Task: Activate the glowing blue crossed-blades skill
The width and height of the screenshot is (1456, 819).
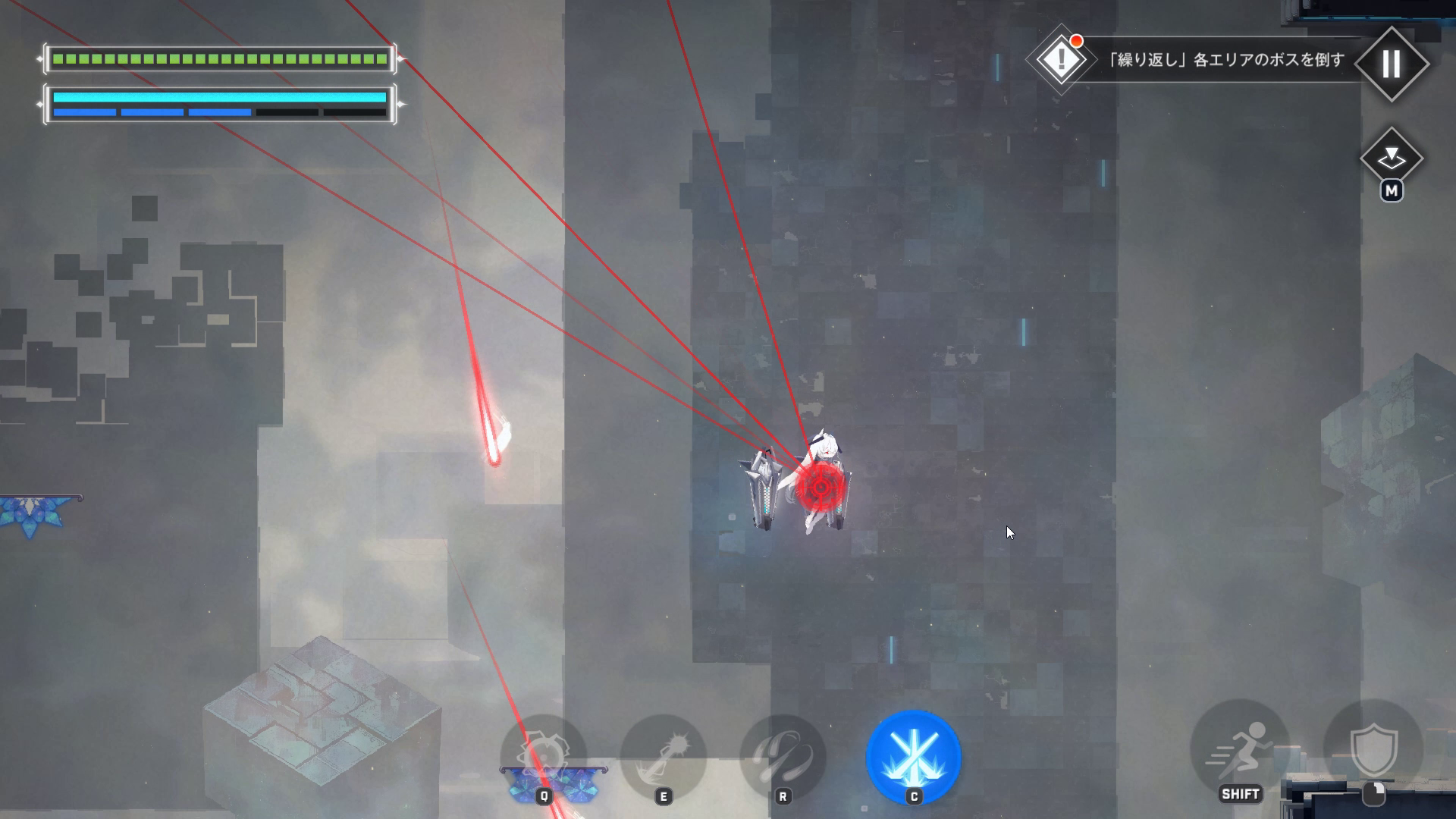Action: (913, 756)
